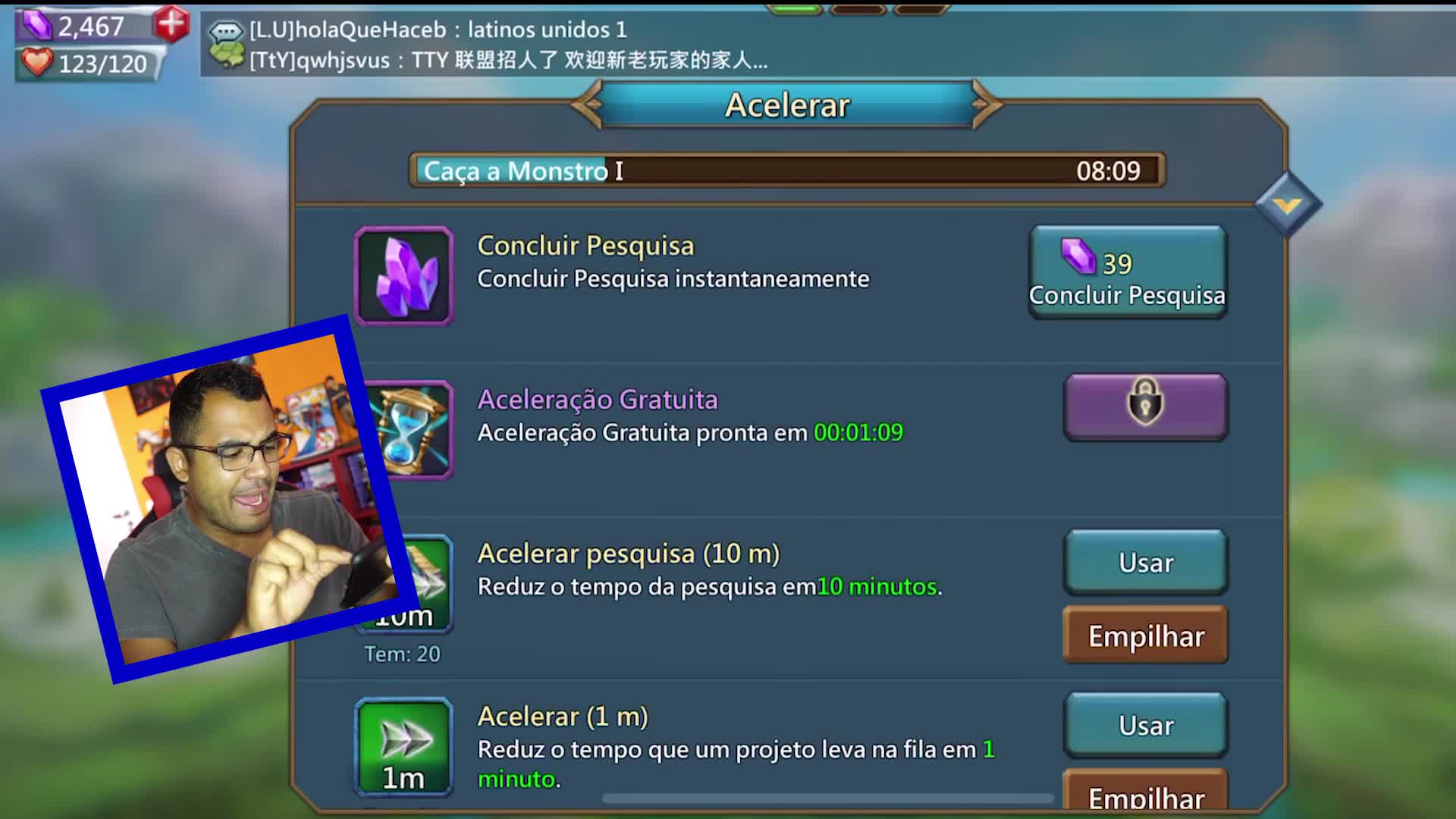Click Usar for Acelerar pesquisa 10m

[1145, 562]
